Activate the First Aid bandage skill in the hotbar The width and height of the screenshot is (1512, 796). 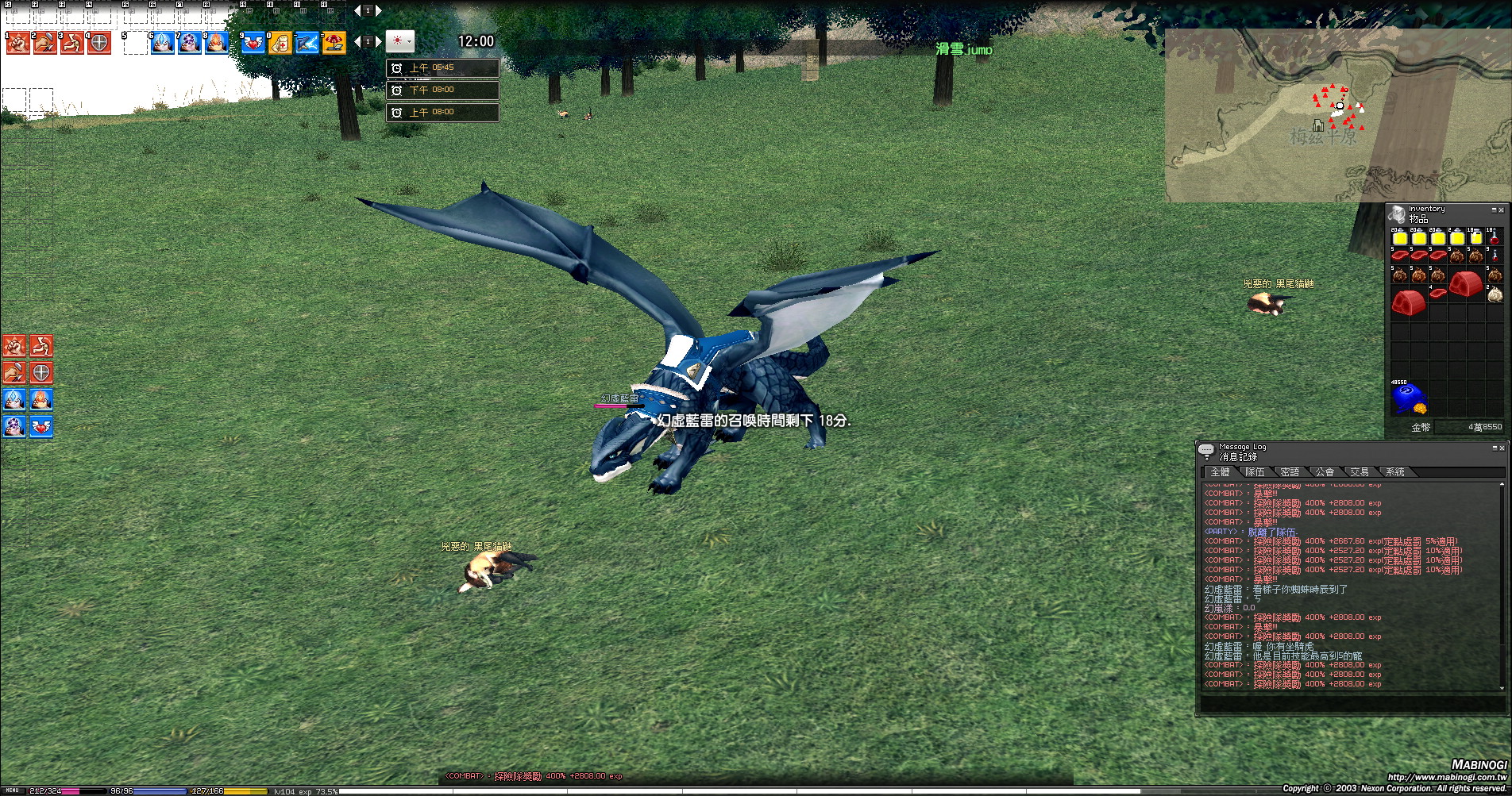pyautogui.click(x=280, y=43)
